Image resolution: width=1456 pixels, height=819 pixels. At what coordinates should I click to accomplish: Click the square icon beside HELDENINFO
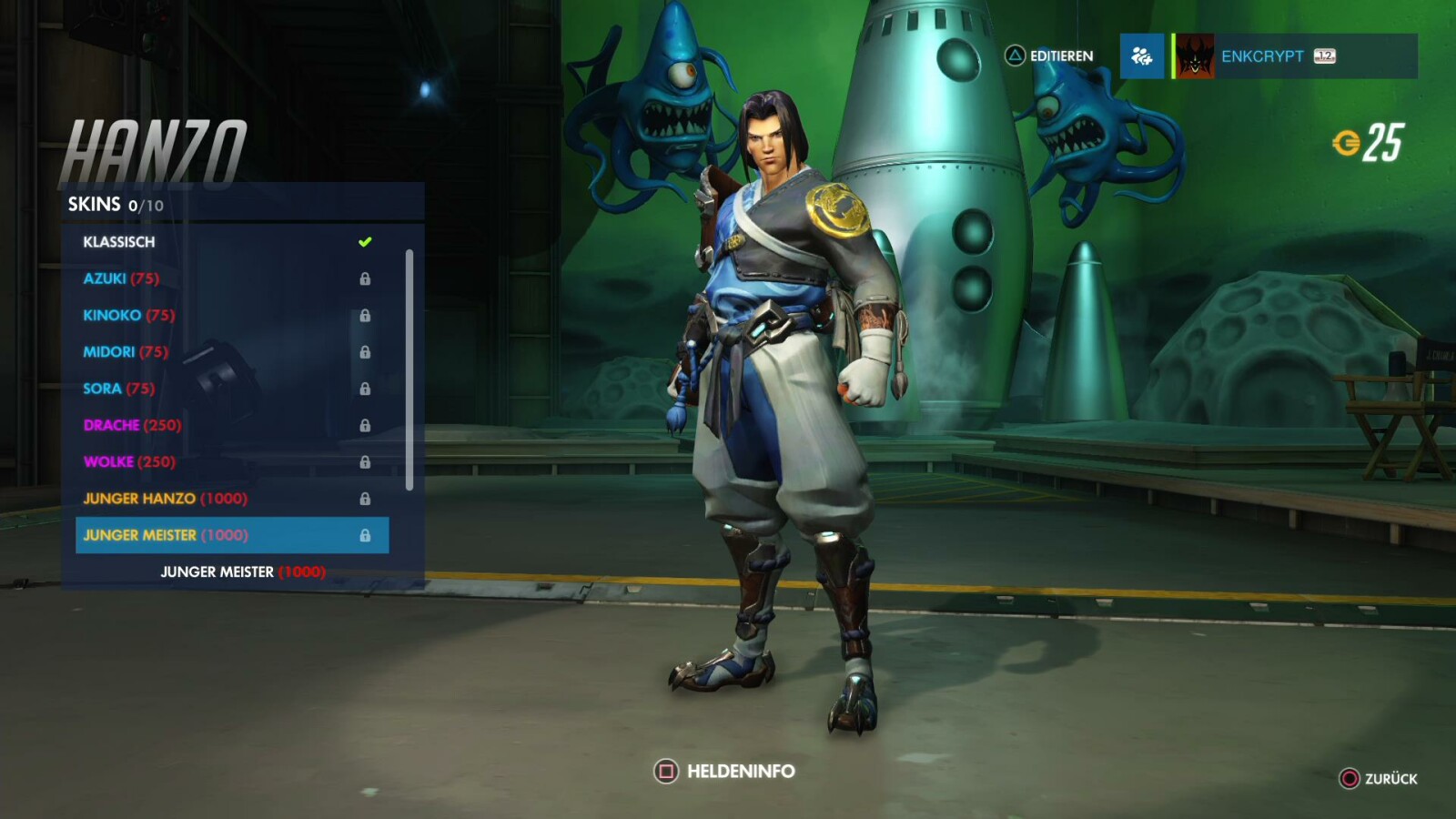(667, 770)
